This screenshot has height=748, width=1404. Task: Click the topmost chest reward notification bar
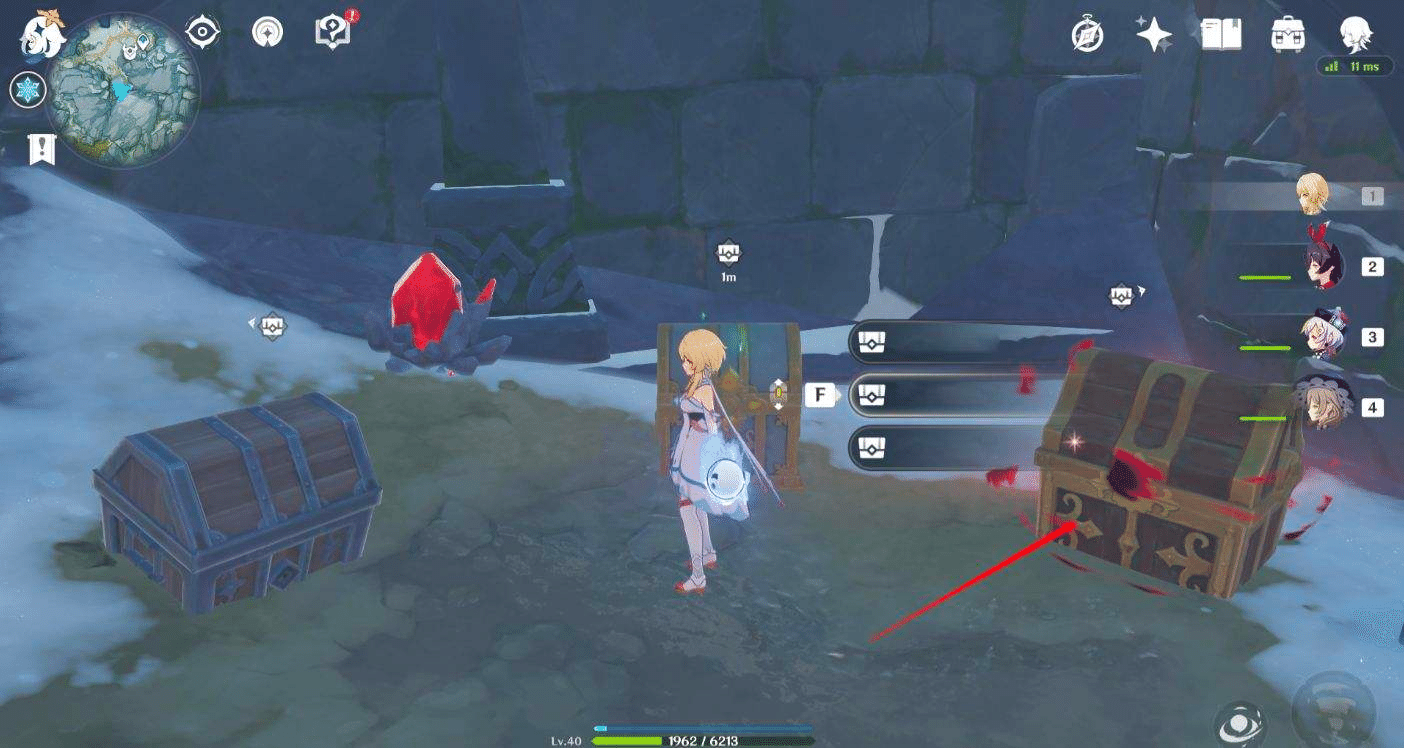tap(950, 341)
